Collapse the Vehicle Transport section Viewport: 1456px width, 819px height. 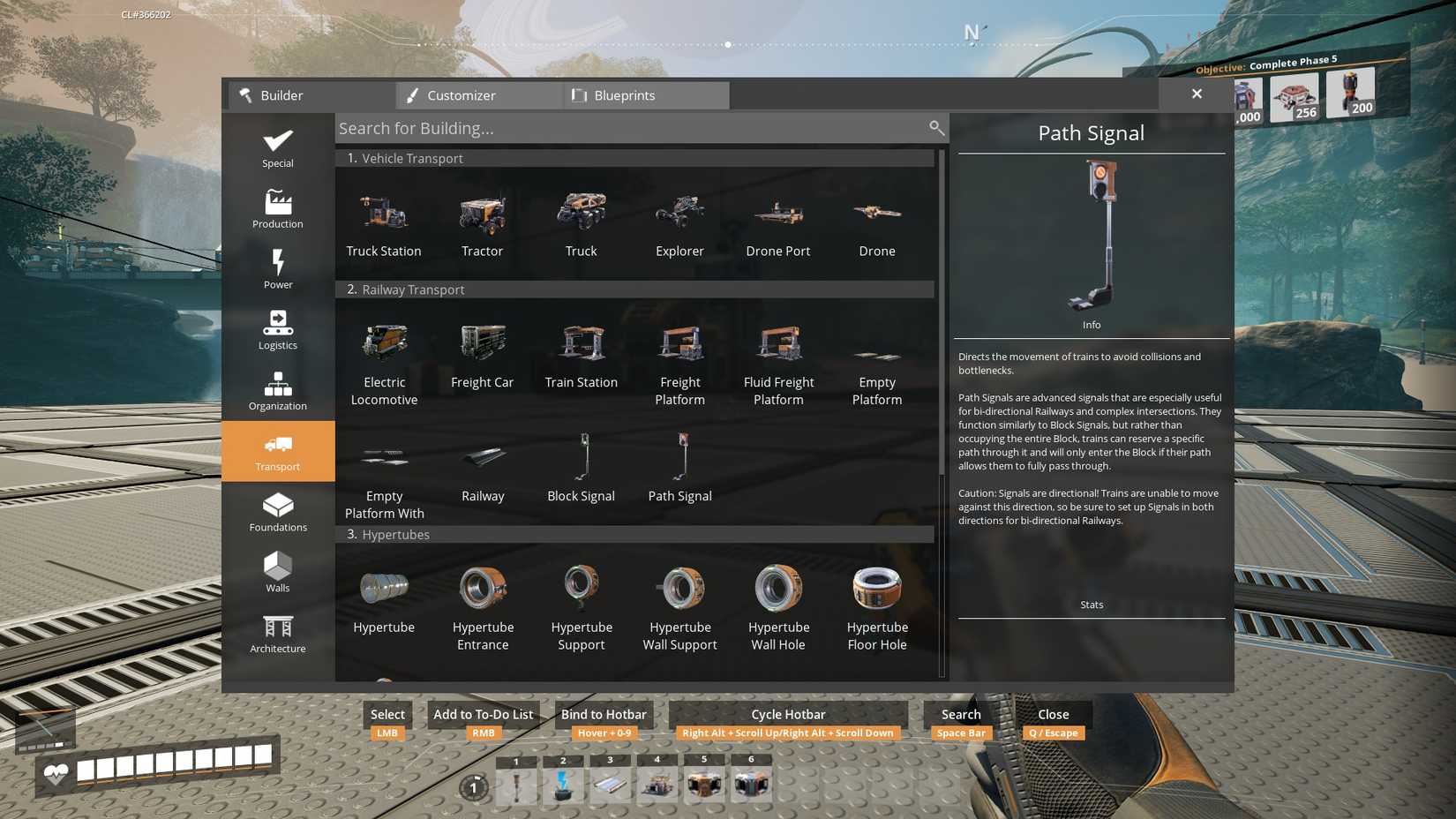pos(635,158)
